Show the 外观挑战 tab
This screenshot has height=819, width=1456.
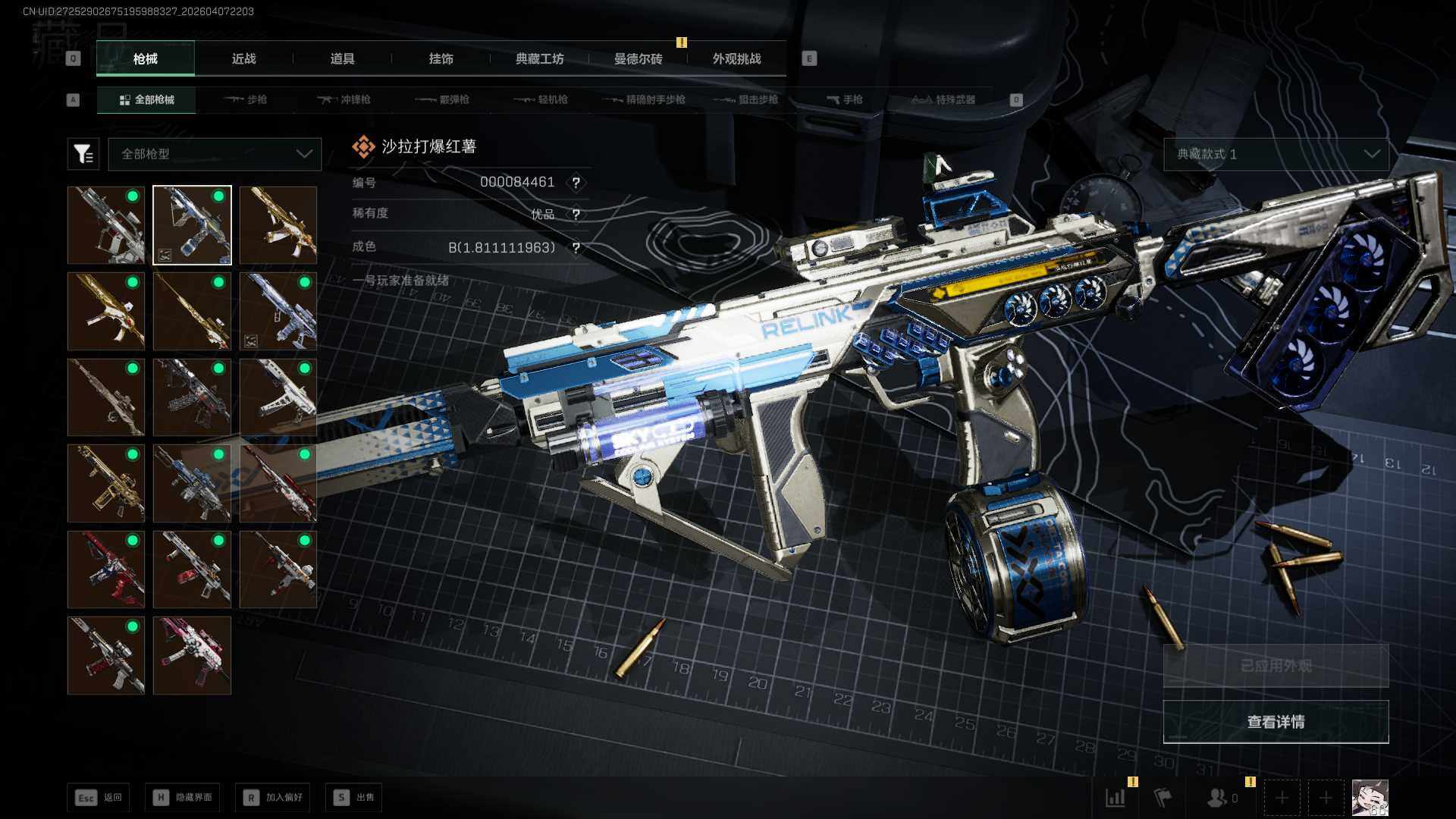736,59
